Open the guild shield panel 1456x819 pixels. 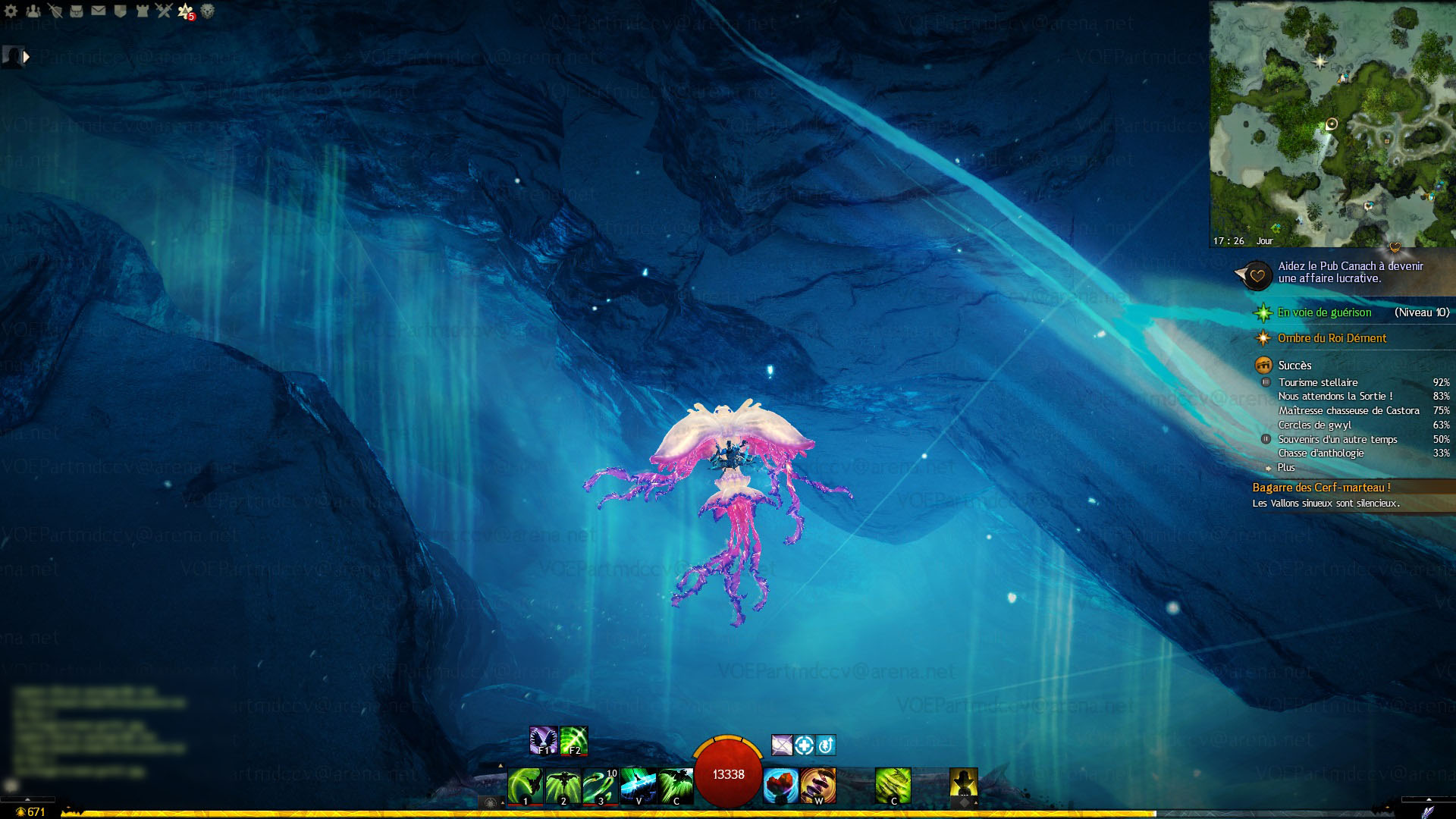pyautogui.click(x=120, y=11)
